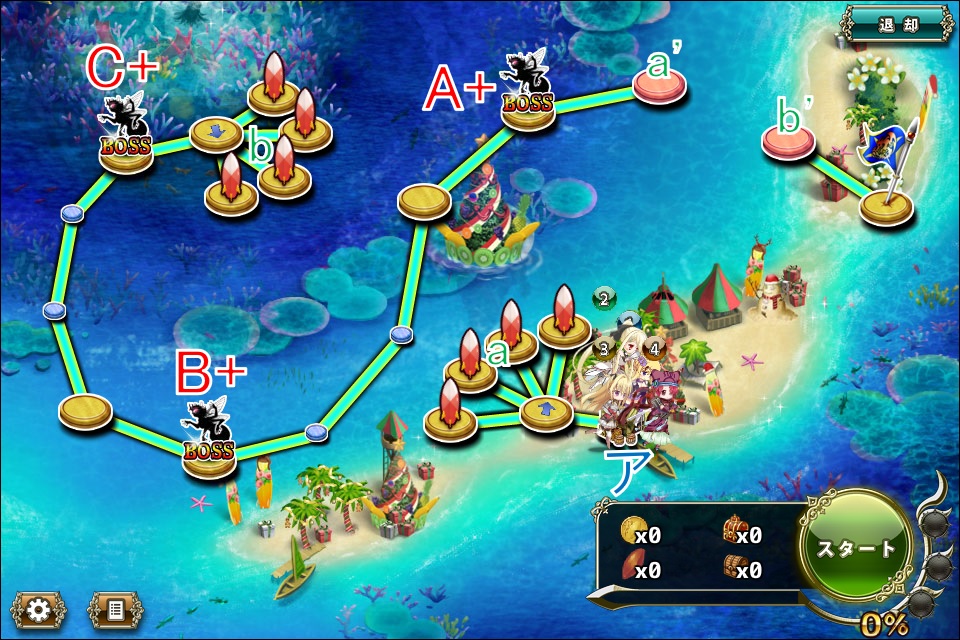Select the A+ boss map node
This screenshot has width=960, height=640.
[528, 110]
